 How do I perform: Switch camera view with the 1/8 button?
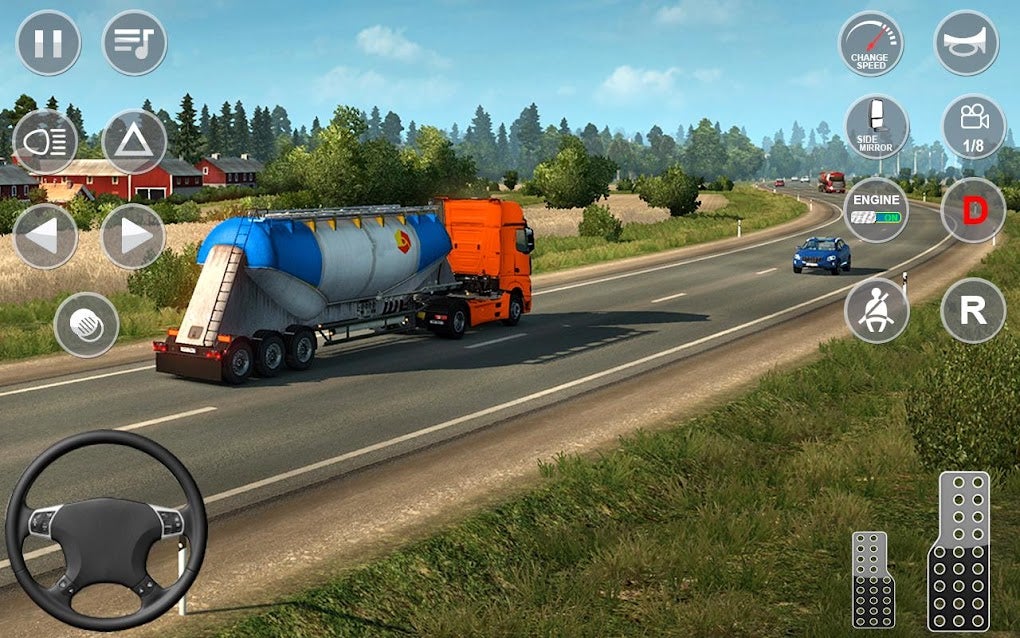973,127
